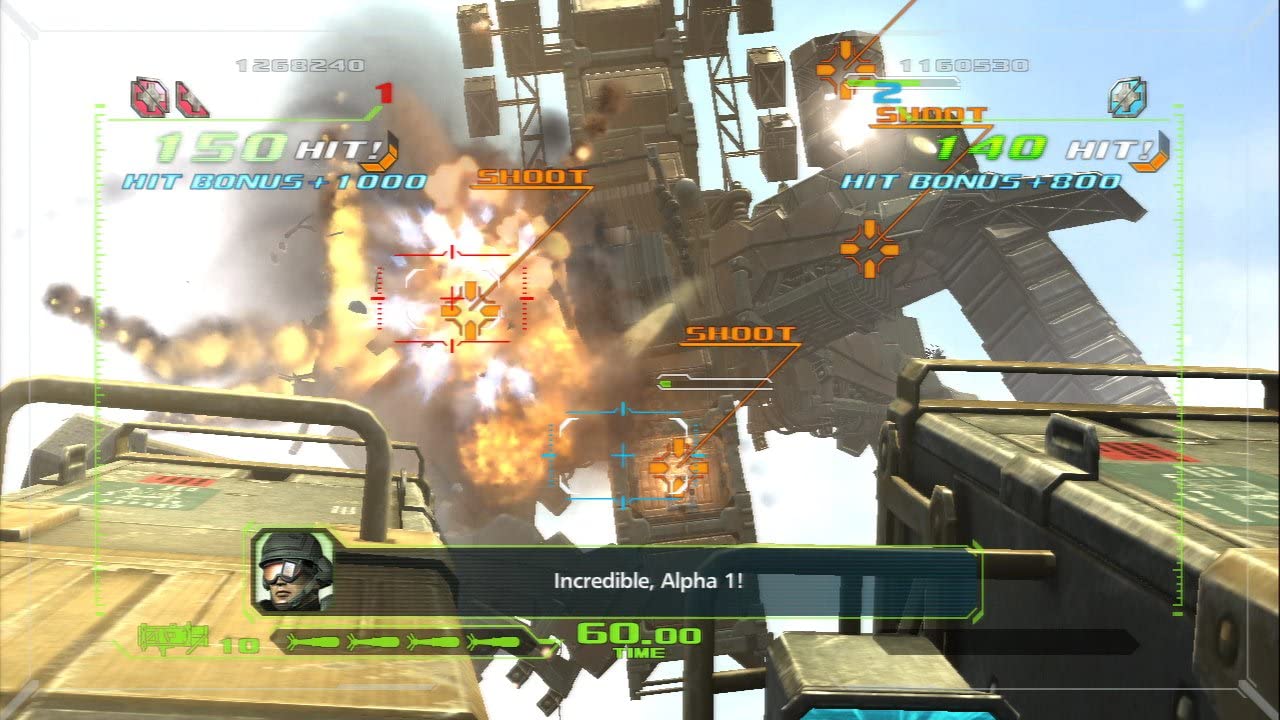Hit the orange target inside the blue crosshair

(x=678, y=462)
